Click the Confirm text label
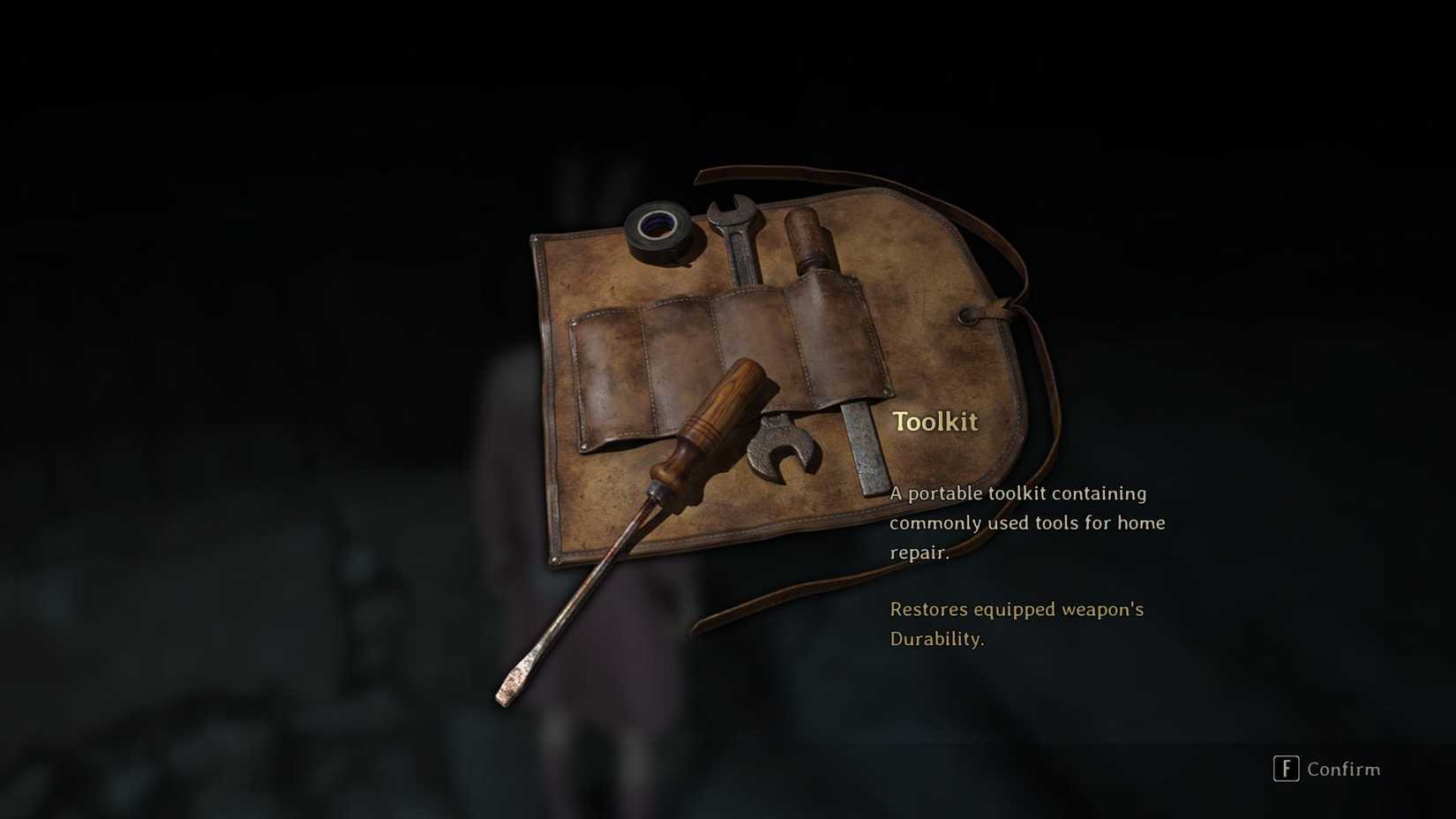1456x819 pixels. click(x=1346, y=770)
